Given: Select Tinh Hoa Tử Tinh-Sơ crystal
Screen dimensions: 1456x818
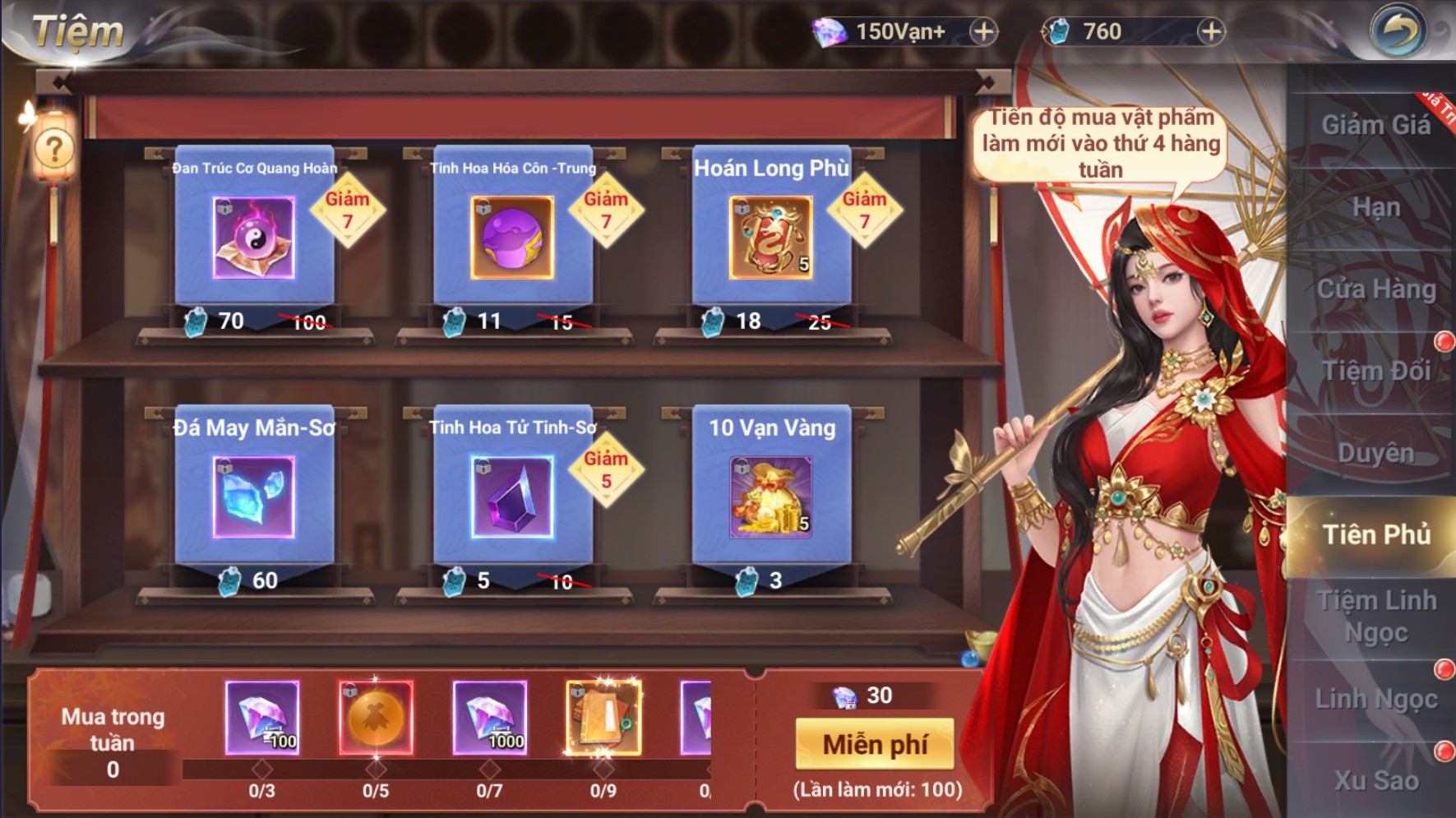Looking at the screenshot, I should 512,497.
